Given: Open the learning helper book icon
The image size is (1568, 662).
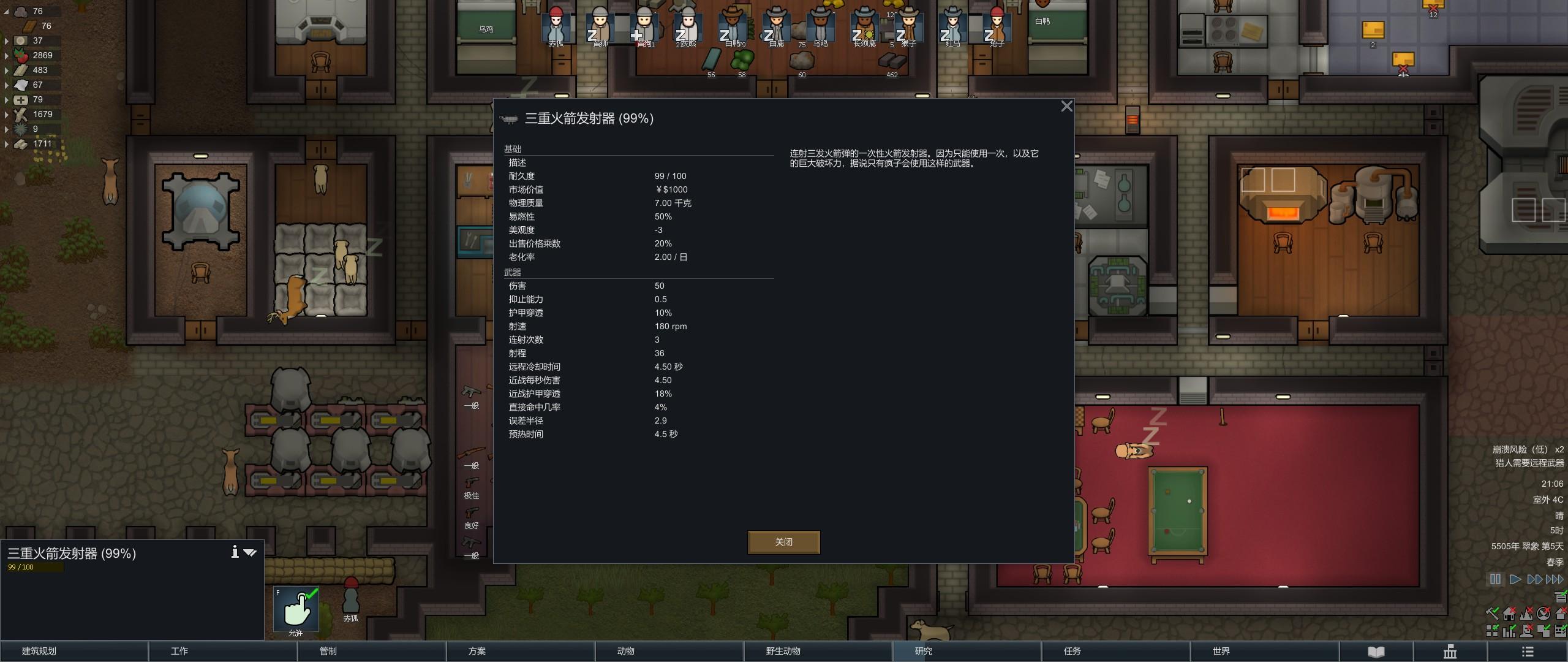Looking at the screenshot, I should (1375, 652).
